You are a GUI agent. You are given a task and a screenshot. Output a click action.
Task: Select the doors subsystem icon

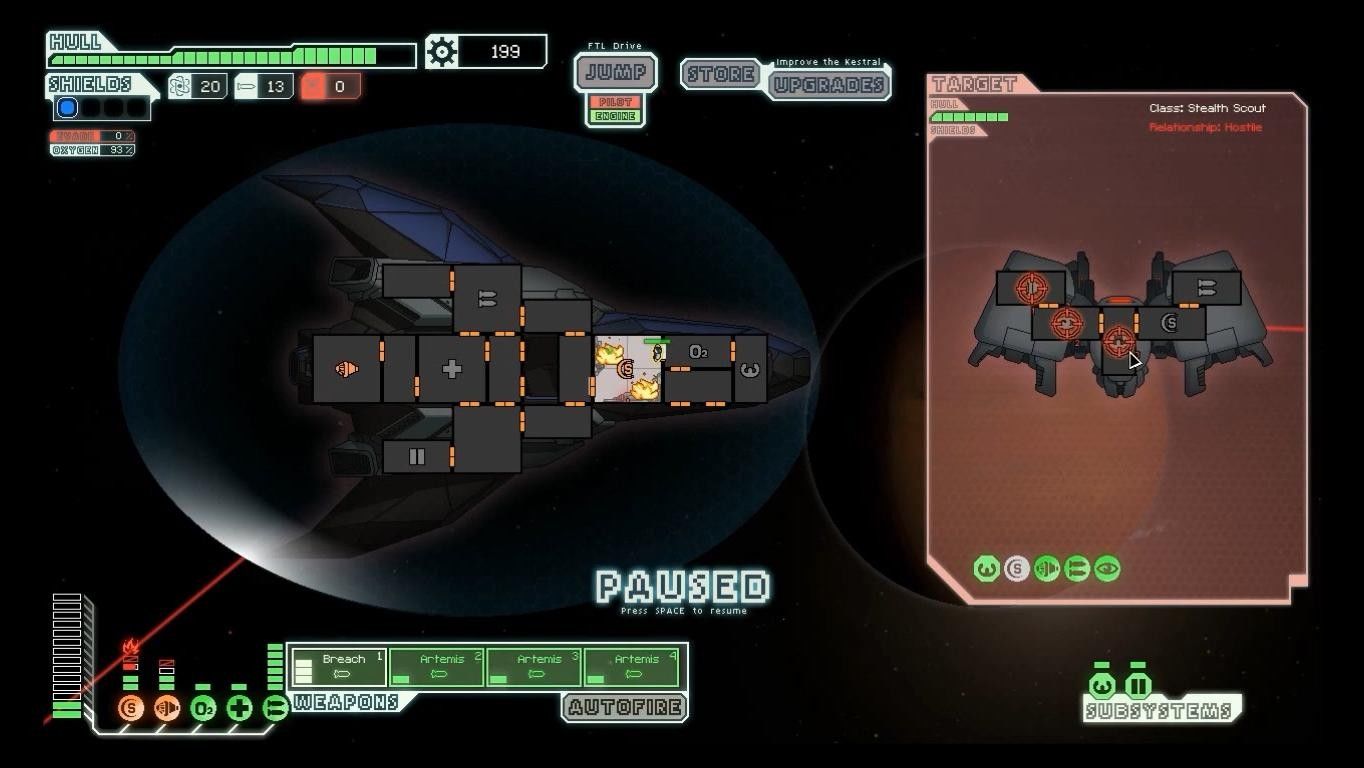[x=1138, y=686]
